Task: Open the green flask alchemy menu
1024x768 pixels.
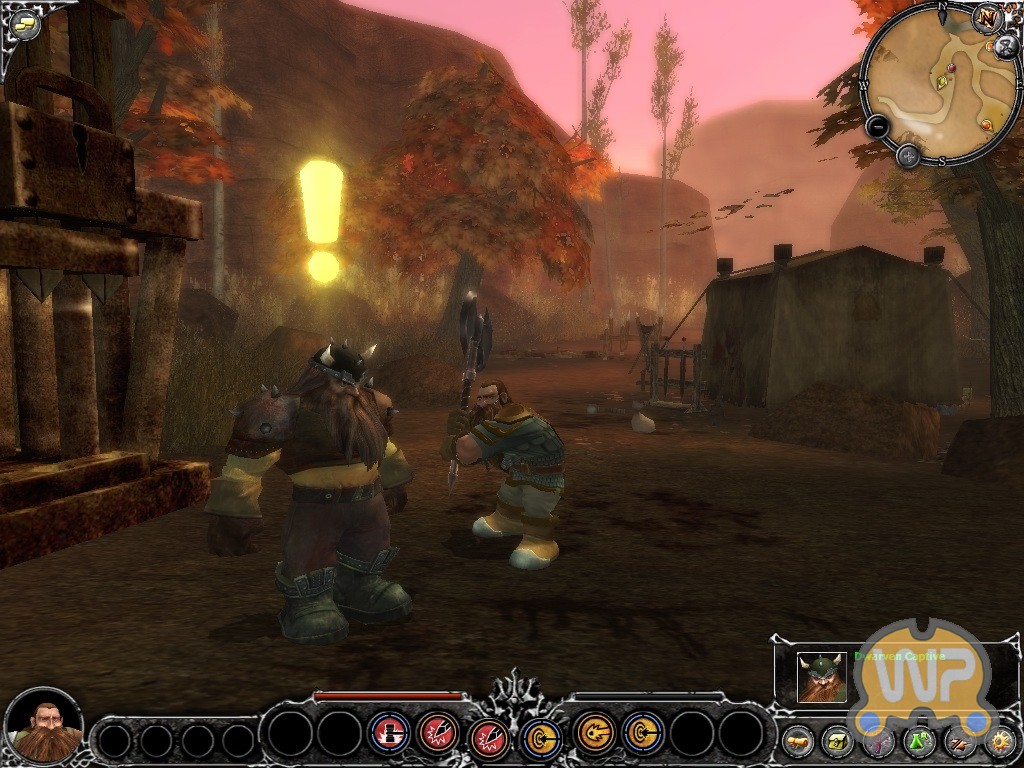Action: (919, 741)
